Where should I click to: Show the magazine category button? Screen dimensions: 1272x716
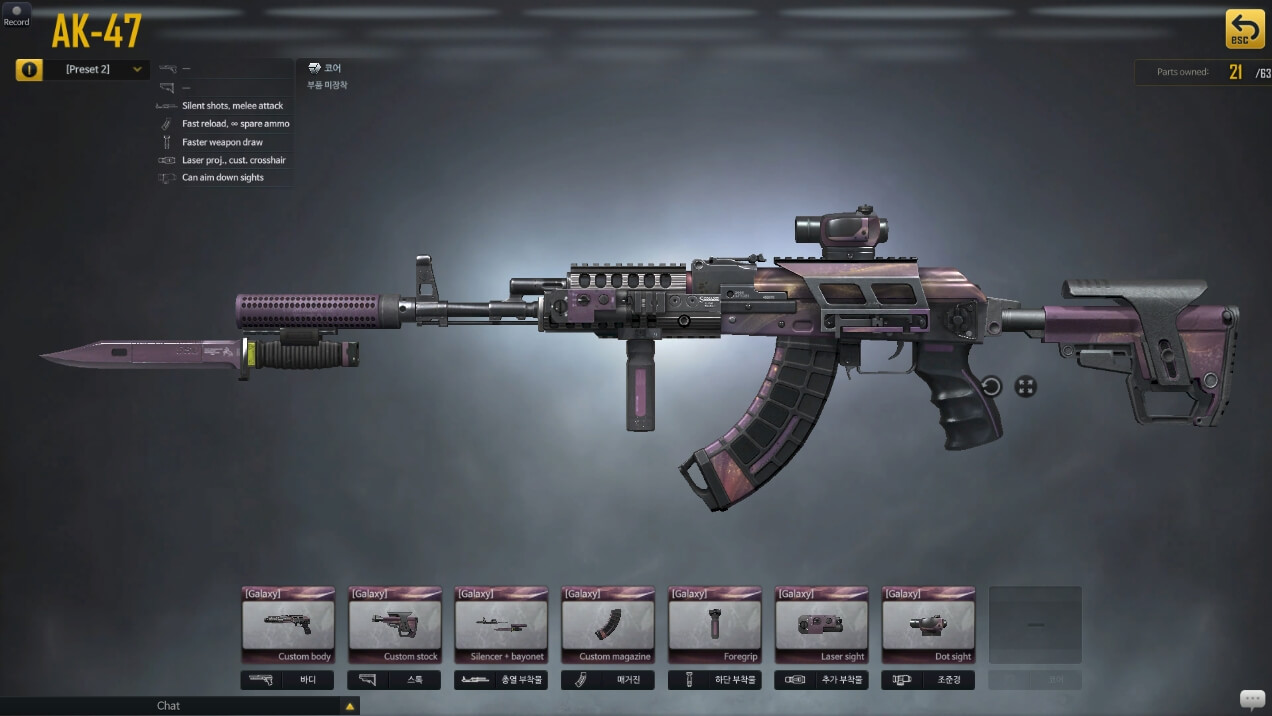tap(608, 680)
